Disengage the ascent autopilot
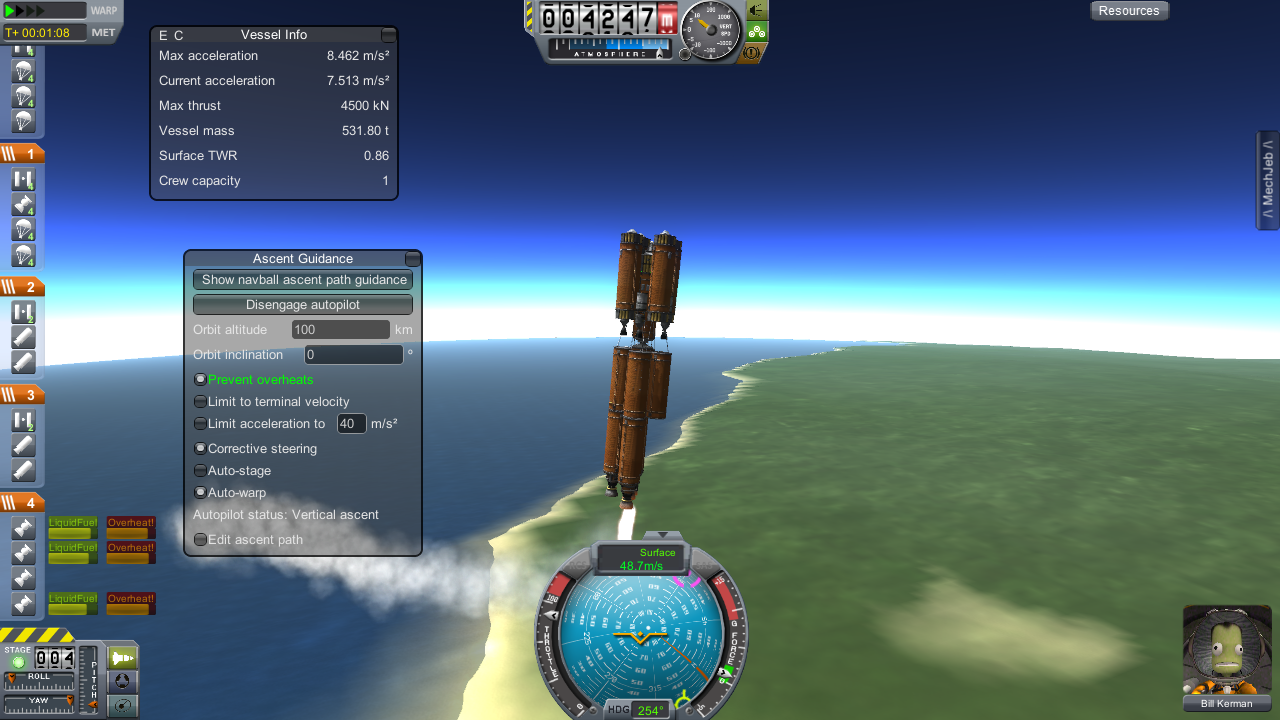Viewport: 1280px width, 720px height. pyautogui.click(x=303, y=305)
